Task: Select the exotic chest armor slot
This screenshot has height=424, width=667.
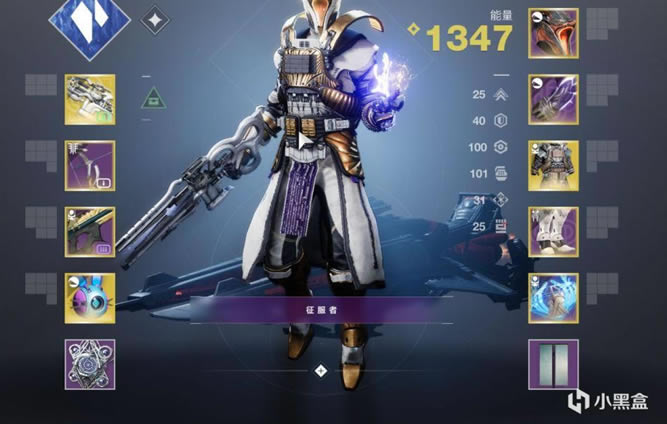Action: pos(553,165)
